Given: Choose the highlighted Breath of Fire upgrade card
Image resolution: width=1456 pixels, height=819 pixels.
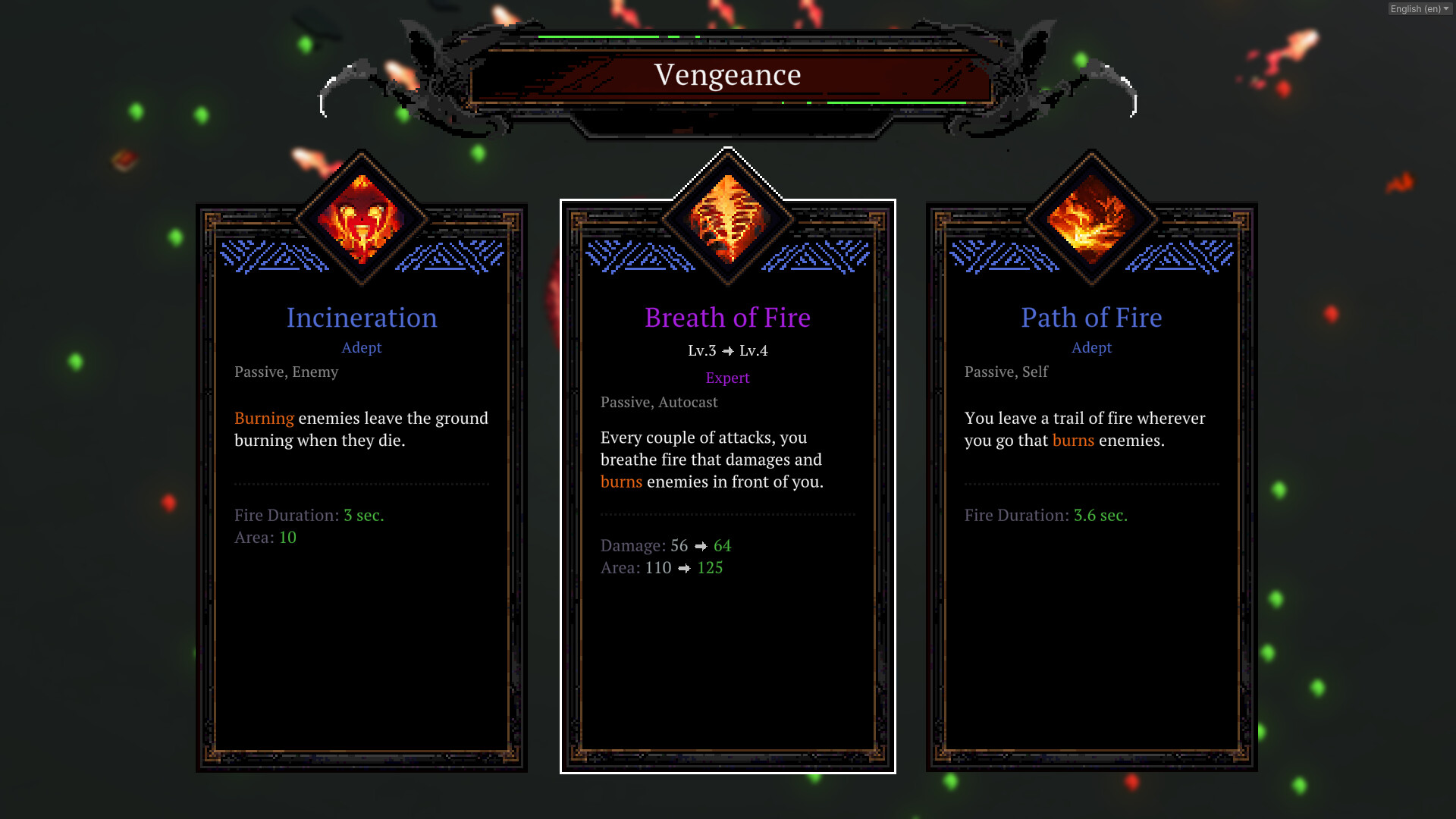Looking at the screenshot, I should click(727, 485).
